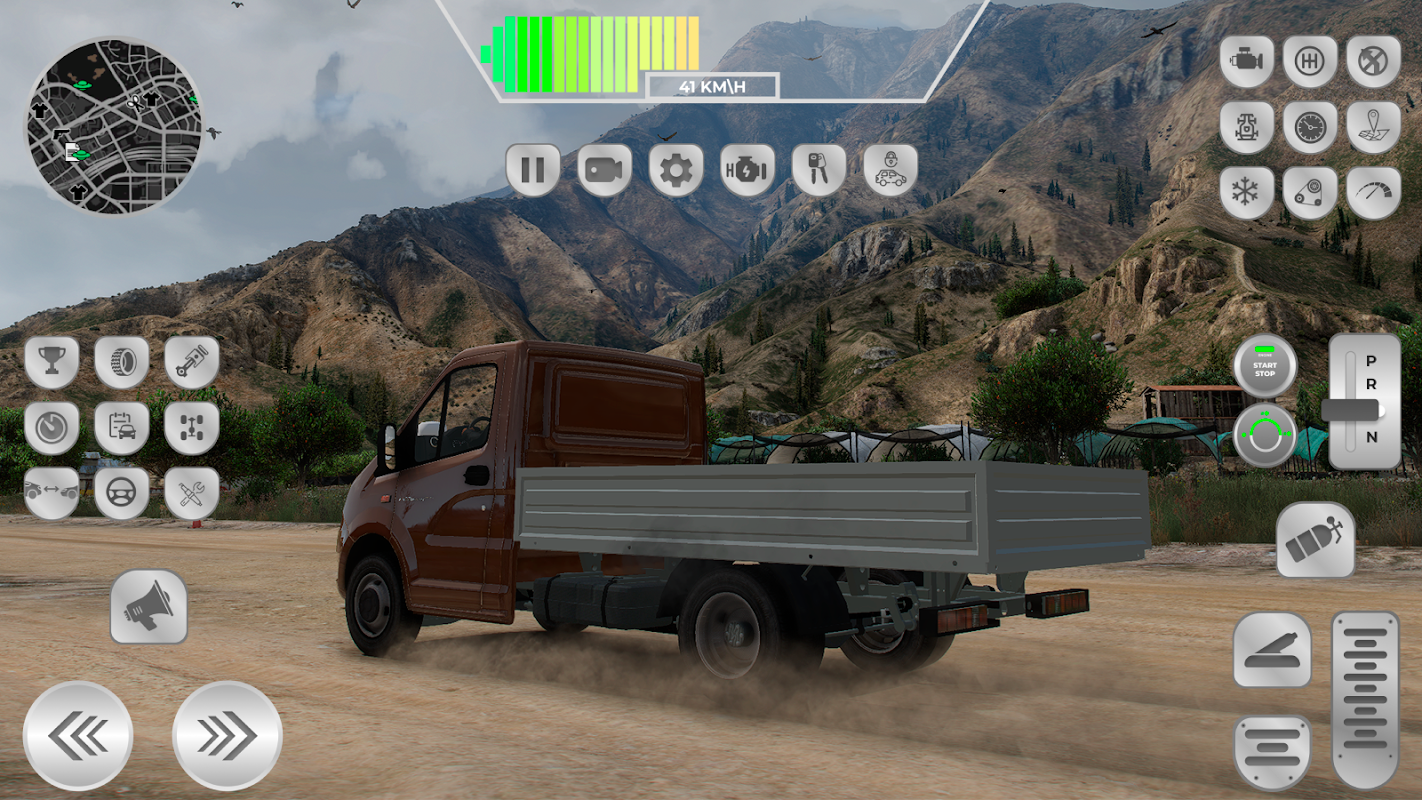Tap the snowflake icon button

coord(1246,192)
